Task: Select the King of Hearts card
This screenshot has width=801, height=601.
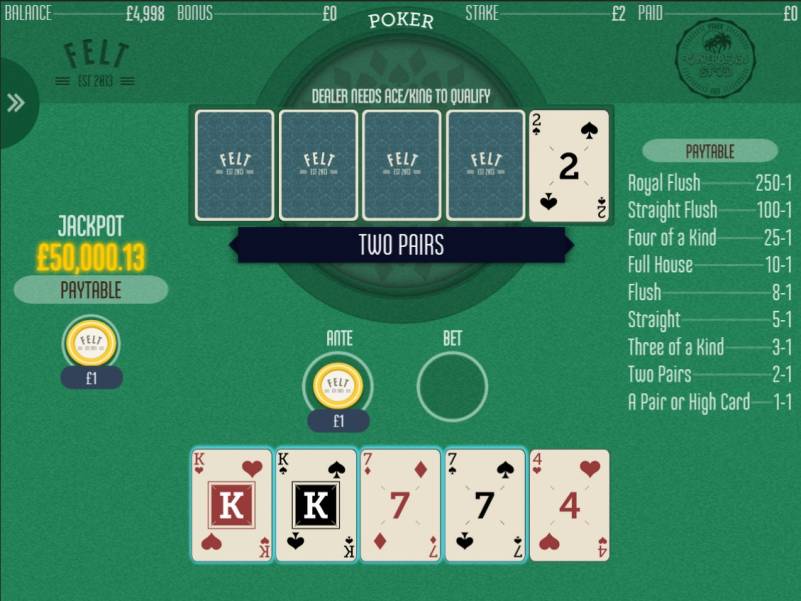Action: click(x=231, y=505)
